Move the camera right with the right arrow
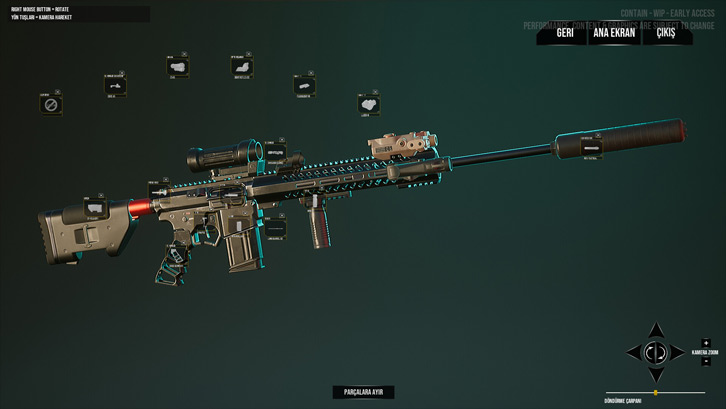Viewport: 726px width, 409px height. coord(679,352)
